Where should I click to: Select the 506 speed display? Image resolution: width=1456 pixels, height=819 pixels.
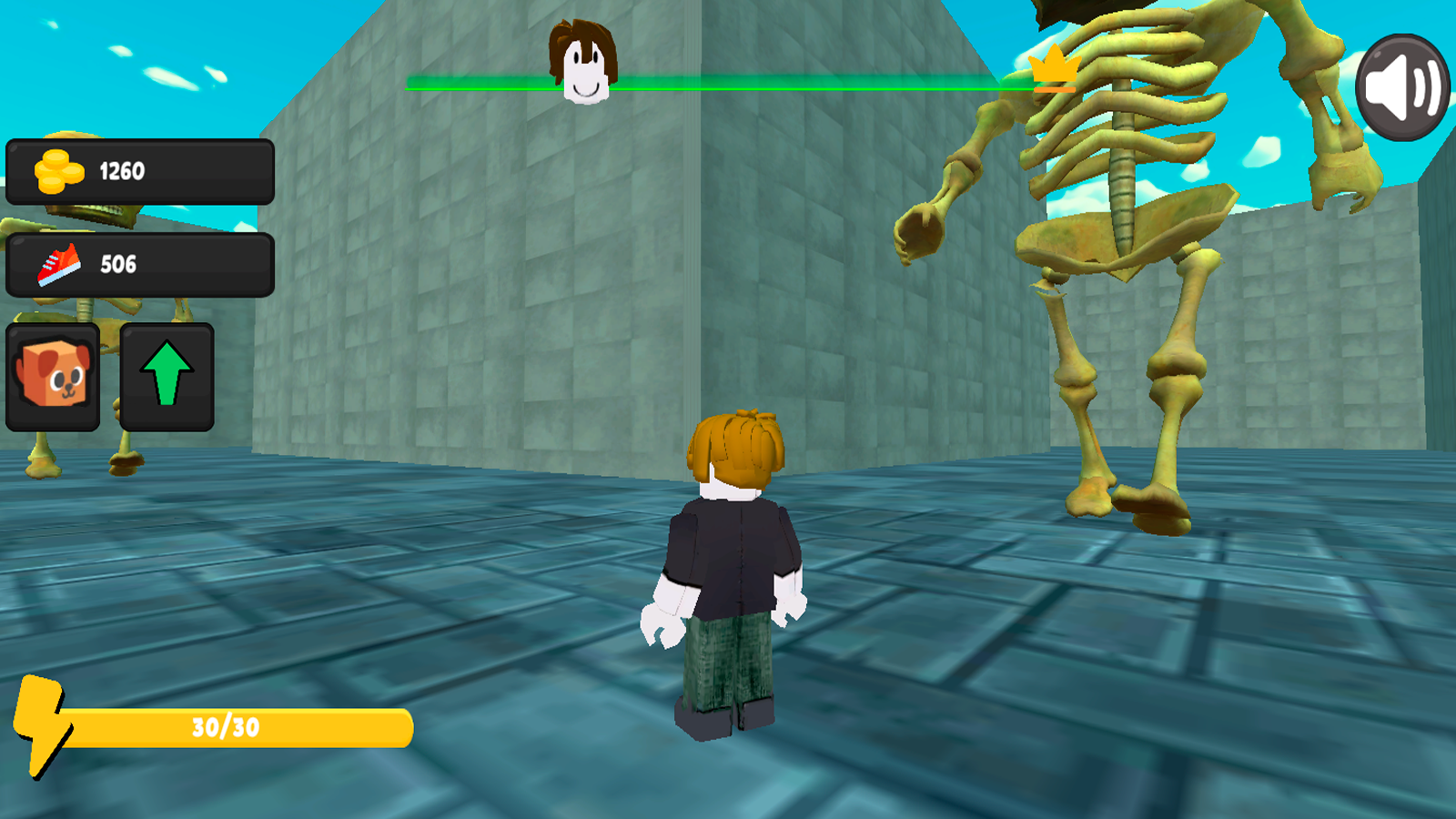[118, 264]
